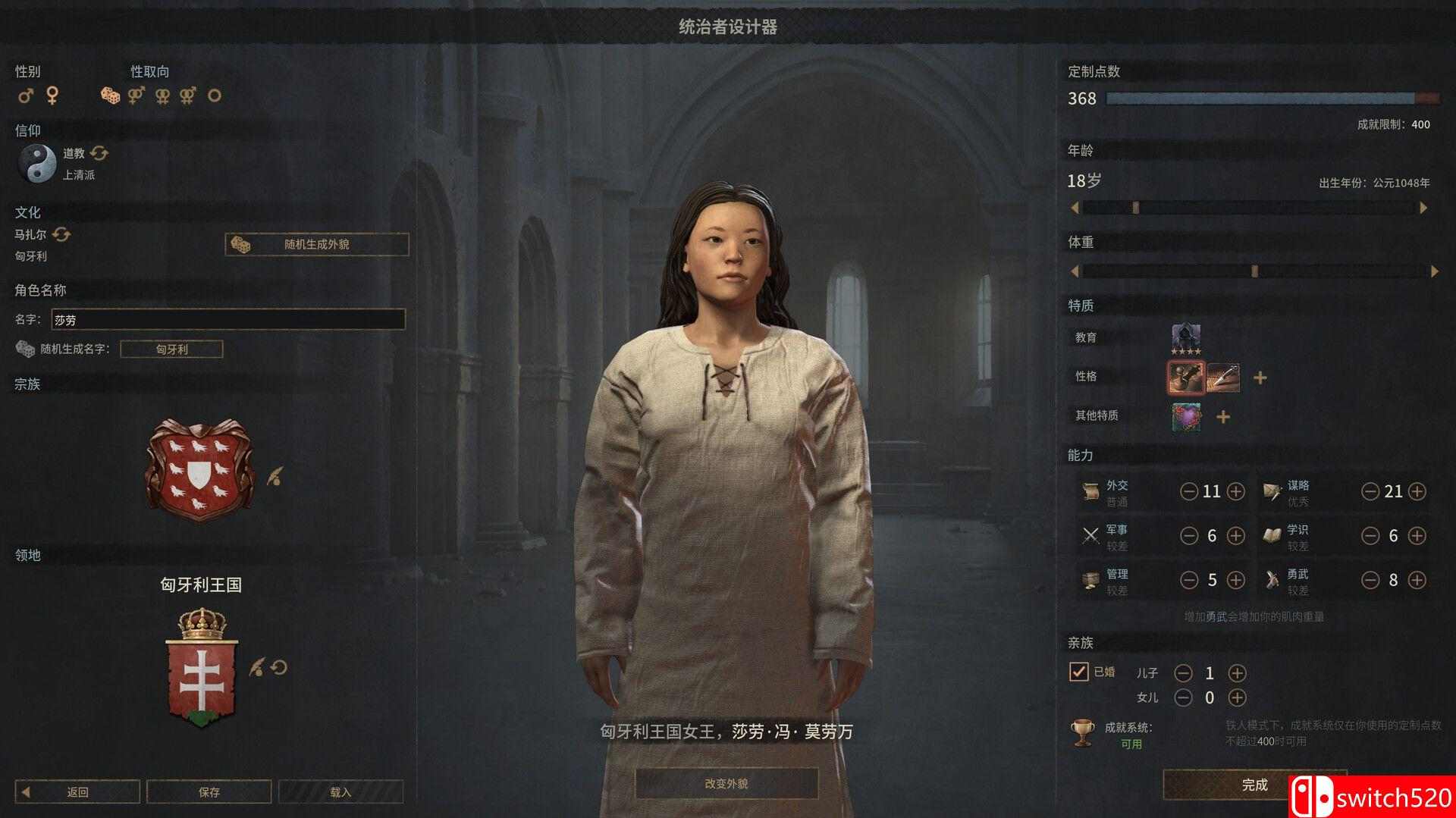Image resolution: width=1456 pixels, height=818 pixels.
Task: Randomize faith using the refresh arrows
Action: click(x=98, y=154)
